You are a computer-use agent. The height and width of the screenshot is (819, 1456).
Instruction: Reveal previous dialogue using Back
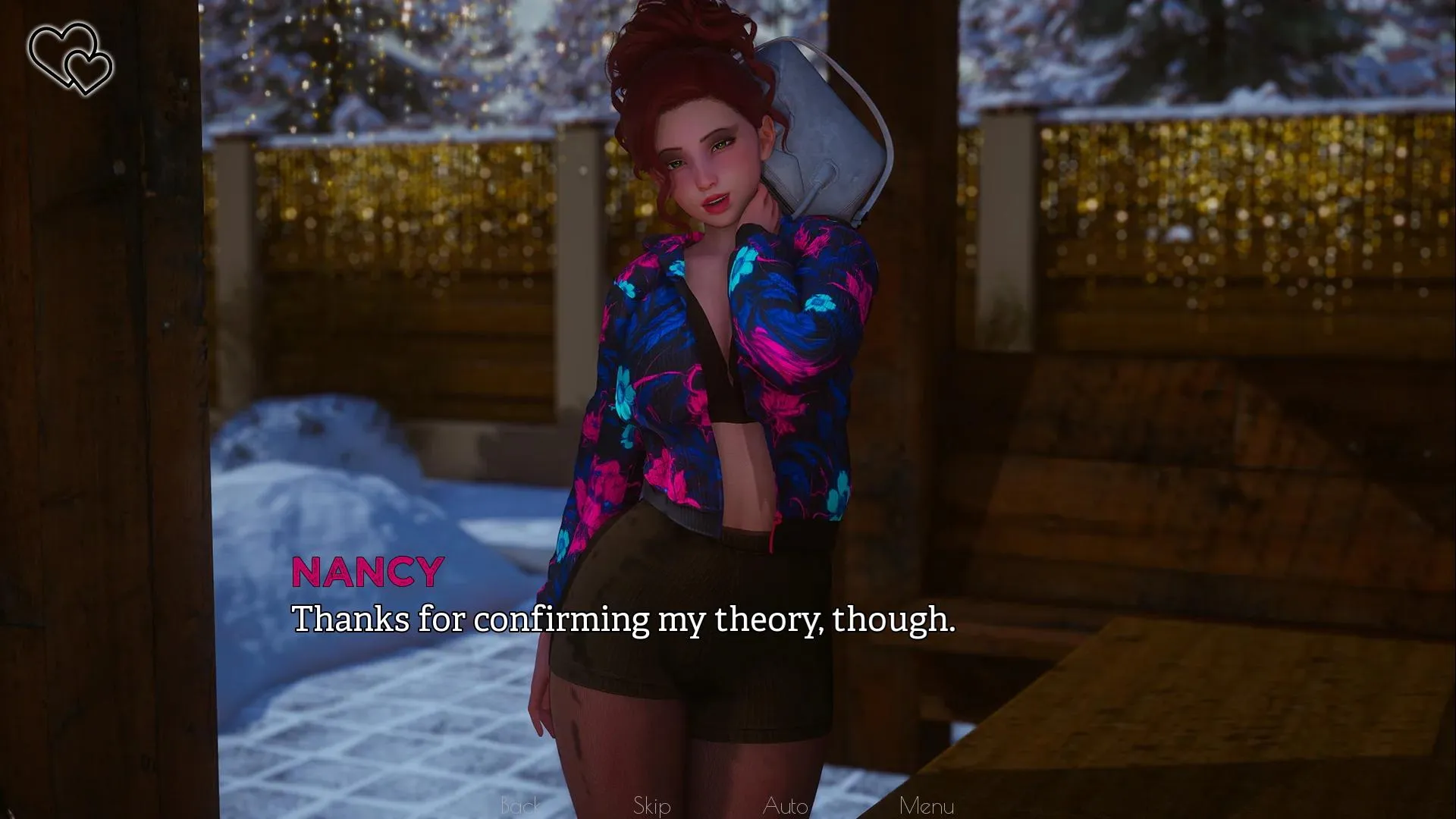pyautogui.click(x=519, y=805)
